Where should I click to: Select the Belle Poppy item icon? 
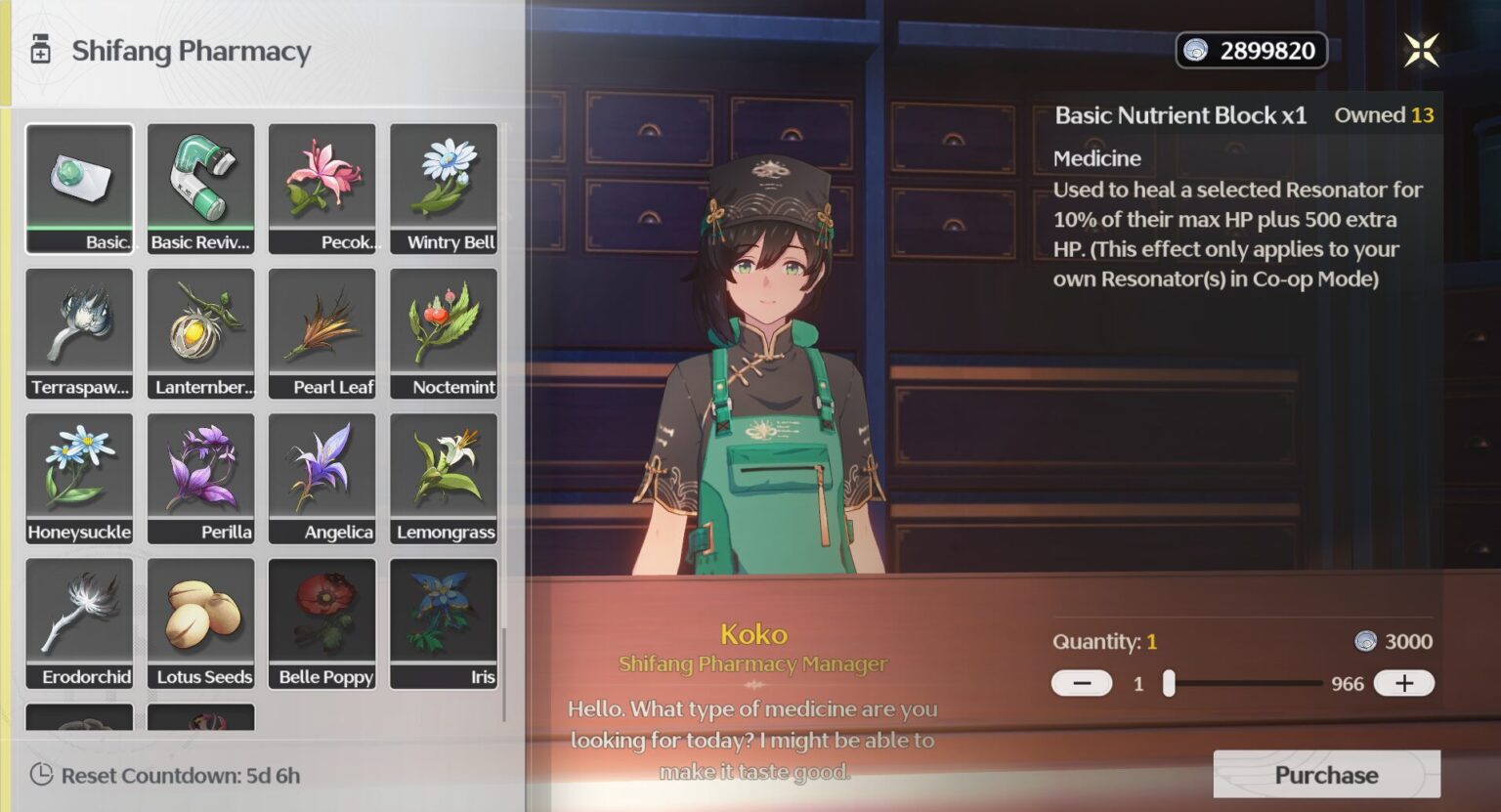click(x=322, y=620)
